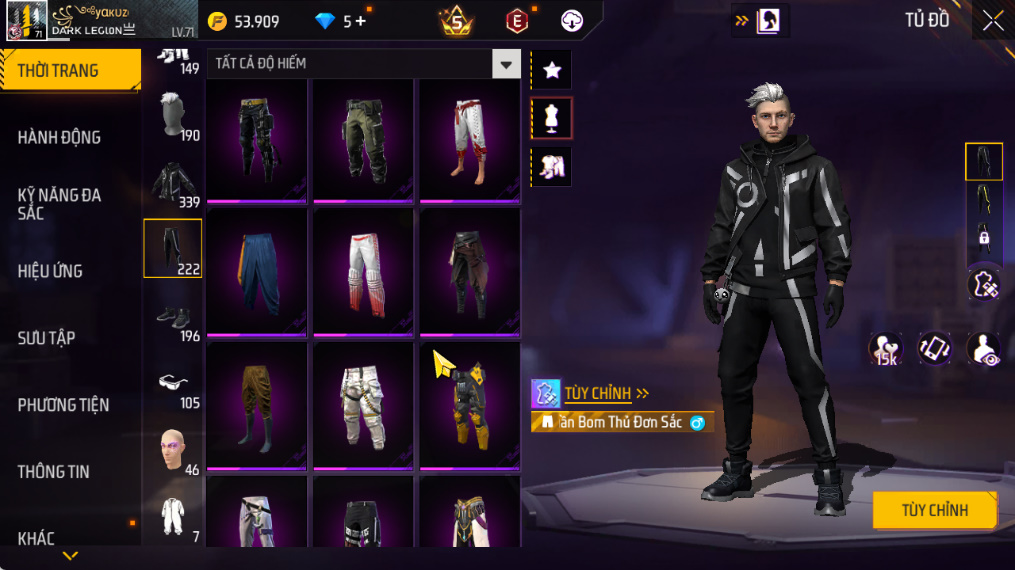The image size is (1015, 570).
Task: Switch to THÔNG TIN tab
Action: coord(54,472)
